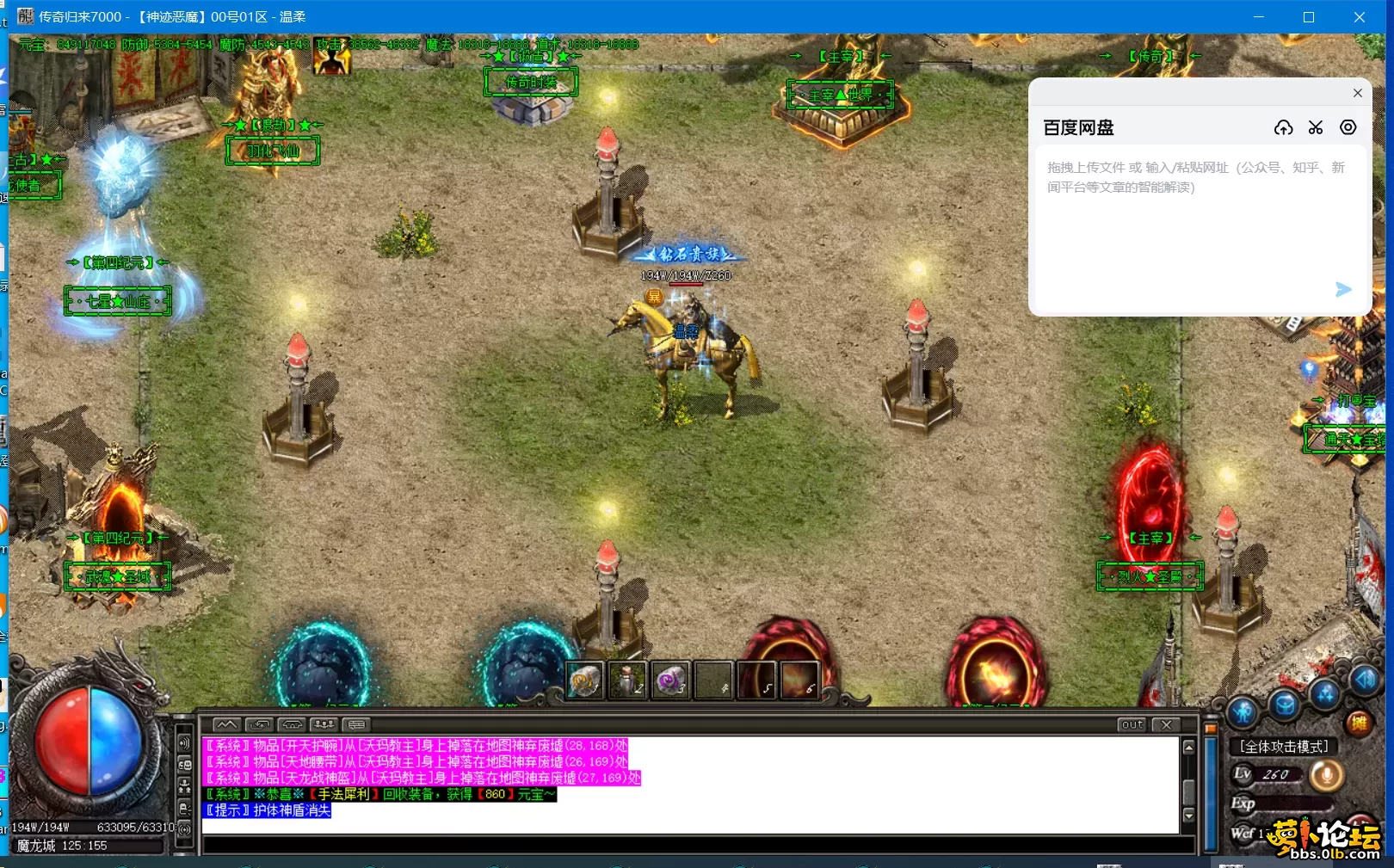Expand chat history with the mountain-shaped button
This screenshot has width=1394, height=868.
pyautogui.click(x=227, y=724)
